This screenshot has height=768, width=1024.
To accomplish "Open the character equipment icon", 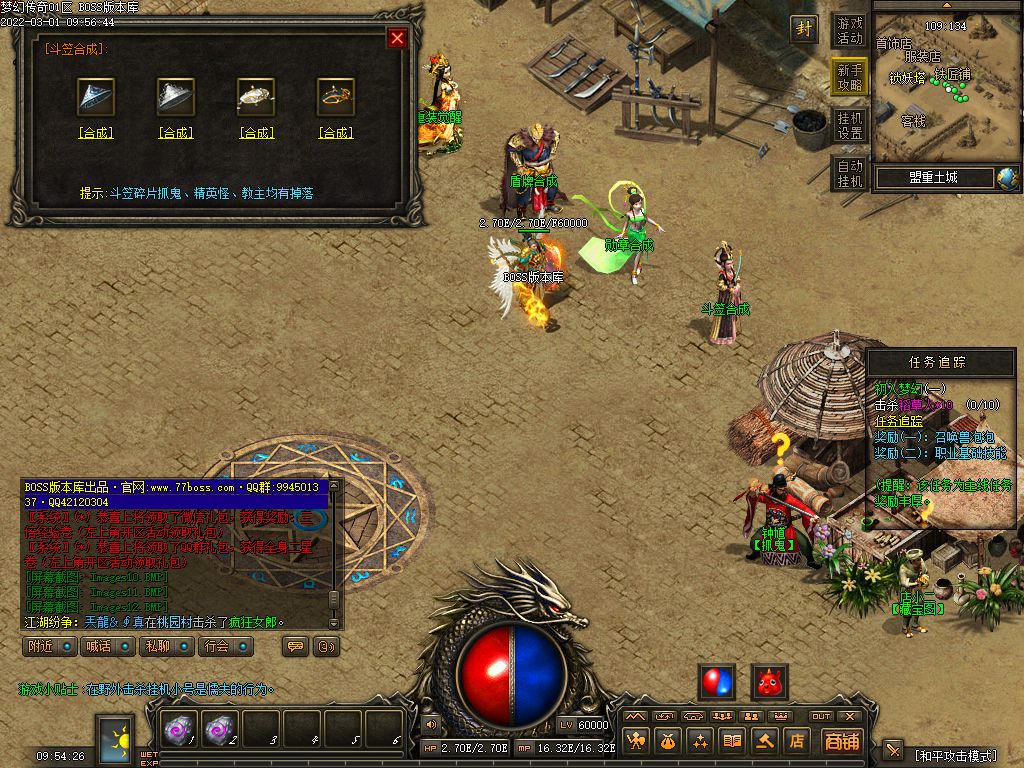I will pos(635,741).
